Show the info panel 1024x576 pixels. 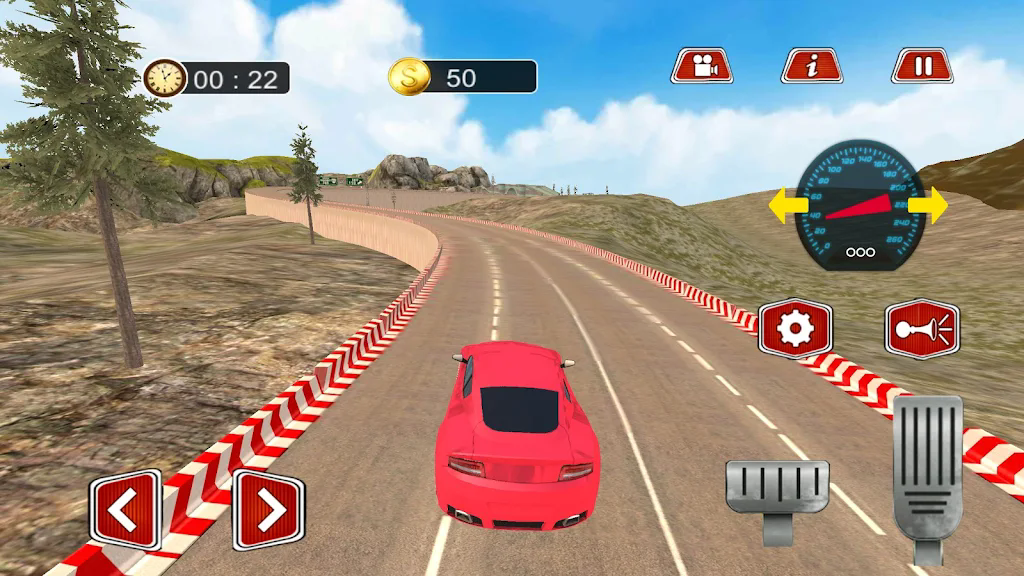tap(811, 66)
